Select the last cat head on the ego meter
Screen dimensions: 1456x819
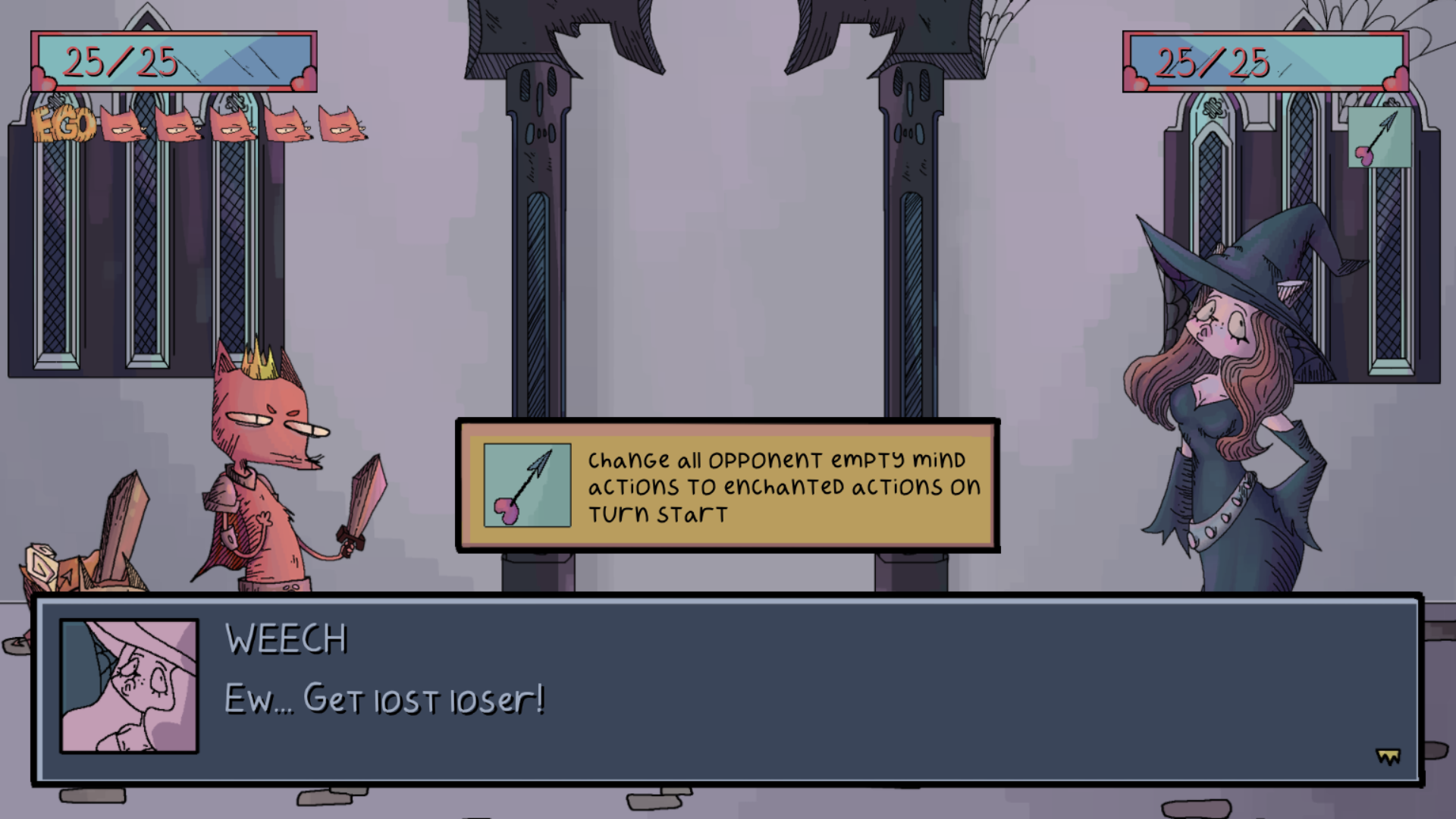343,125
